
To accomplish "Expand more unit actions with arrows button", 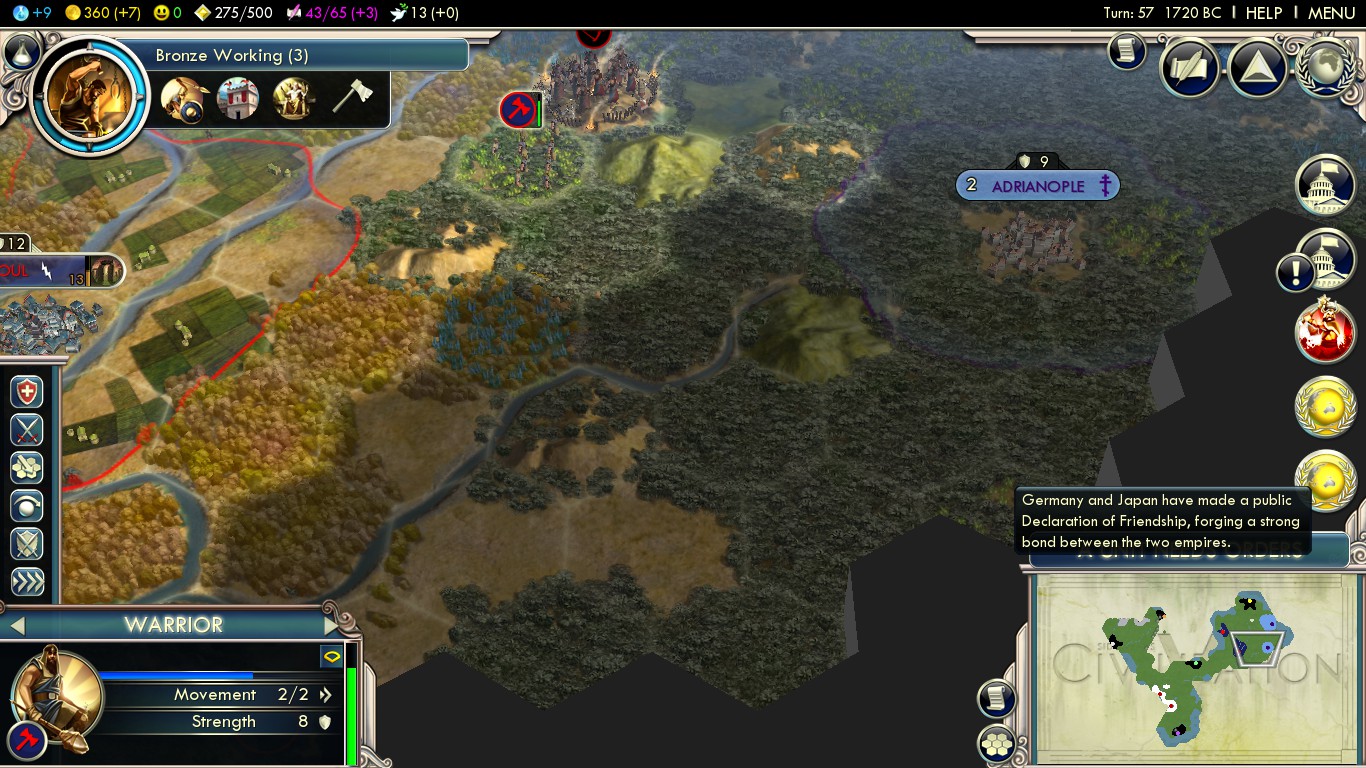I will pos(28,582).
